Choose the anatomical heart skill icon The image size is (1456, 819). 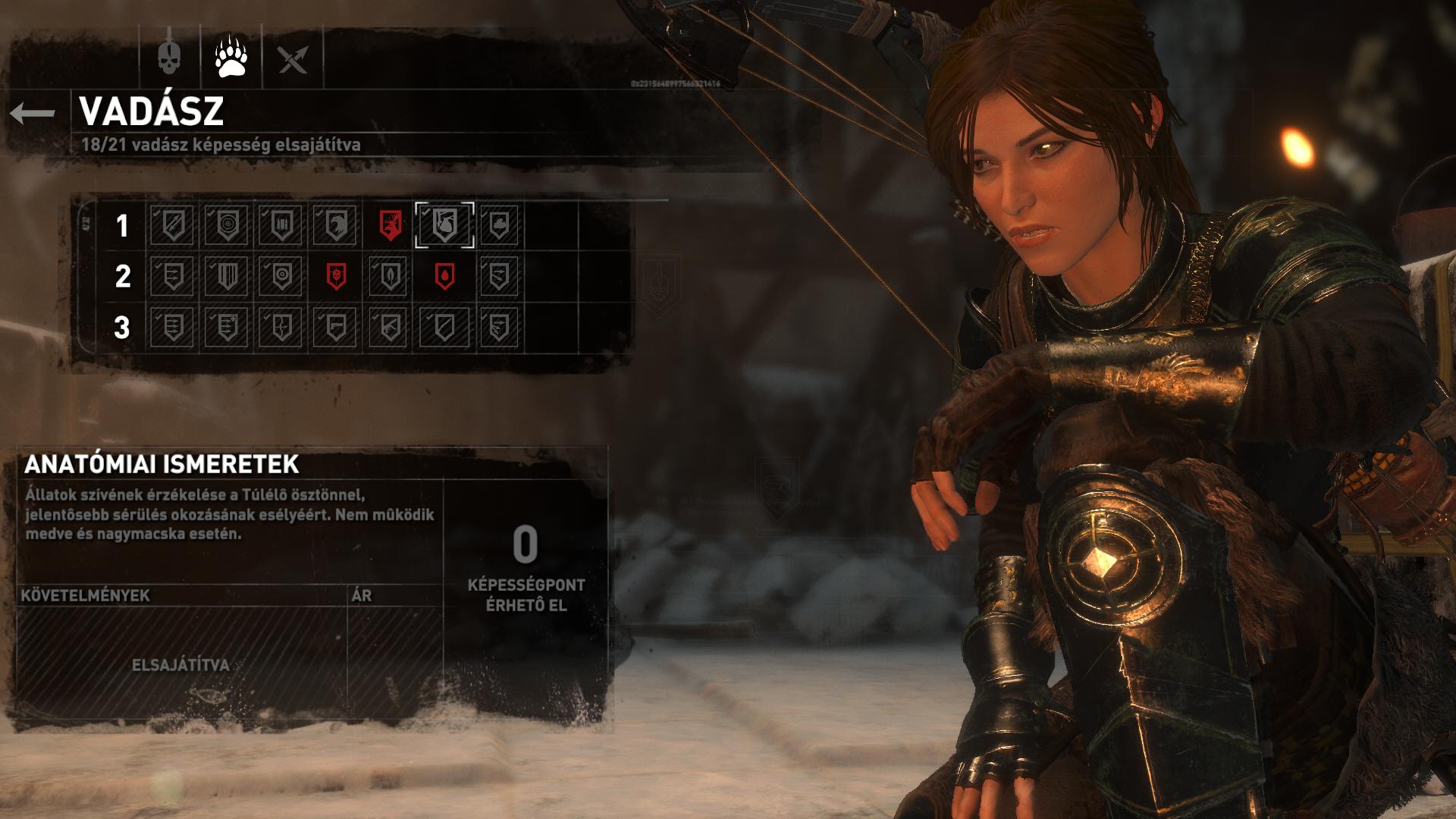(x=444, y=225)
